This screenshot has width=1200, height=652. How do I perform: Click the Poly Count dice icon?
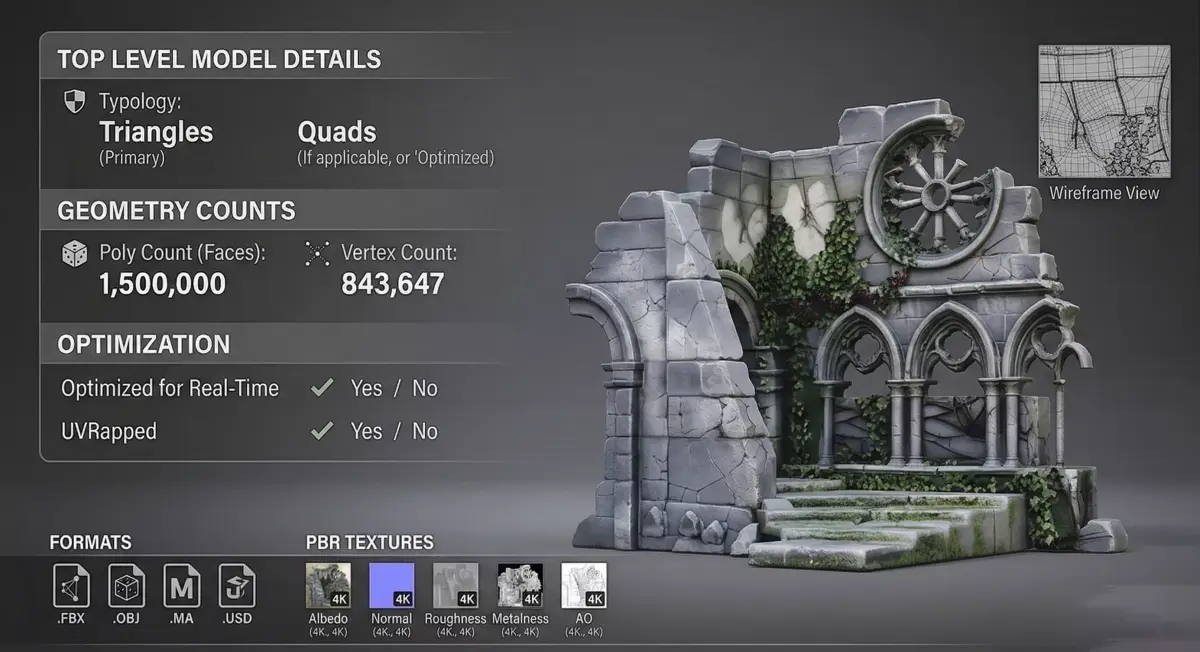[x=75, y=254]
